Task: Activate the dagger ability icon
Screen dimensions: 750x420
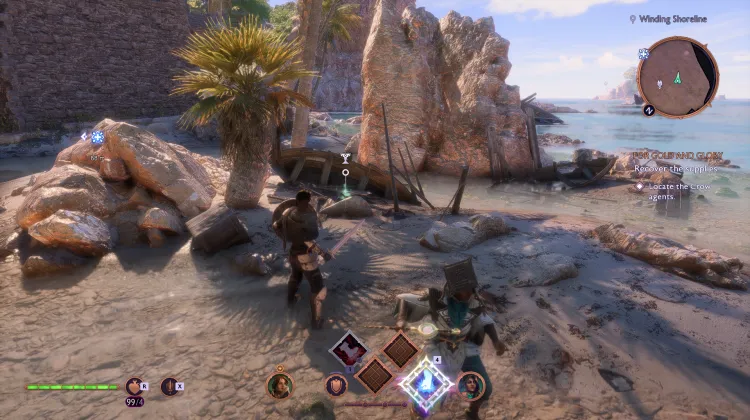Action: click(x=170, y=386)
